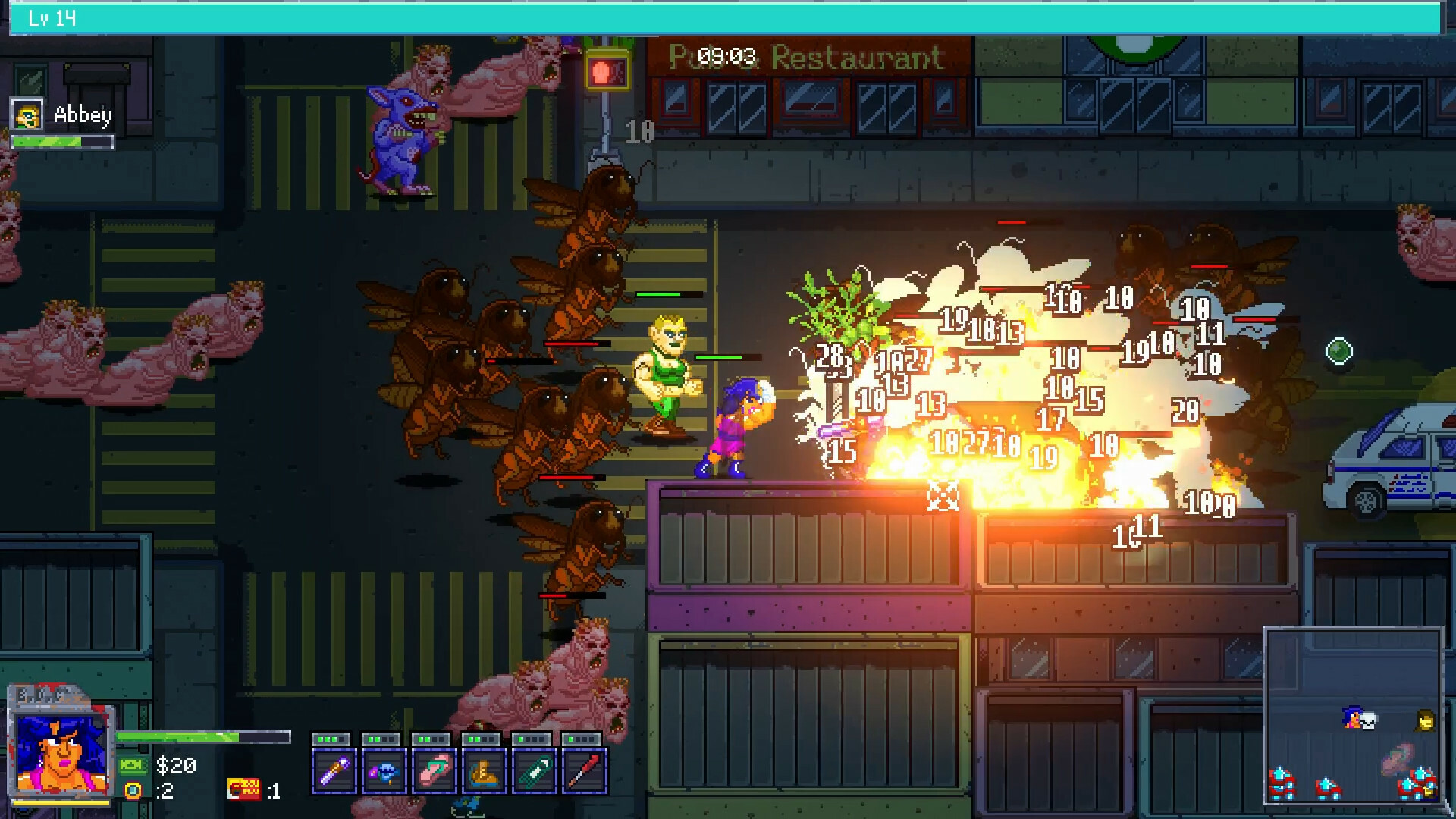Click the gold money bag on the minimap

point(1426,720)
